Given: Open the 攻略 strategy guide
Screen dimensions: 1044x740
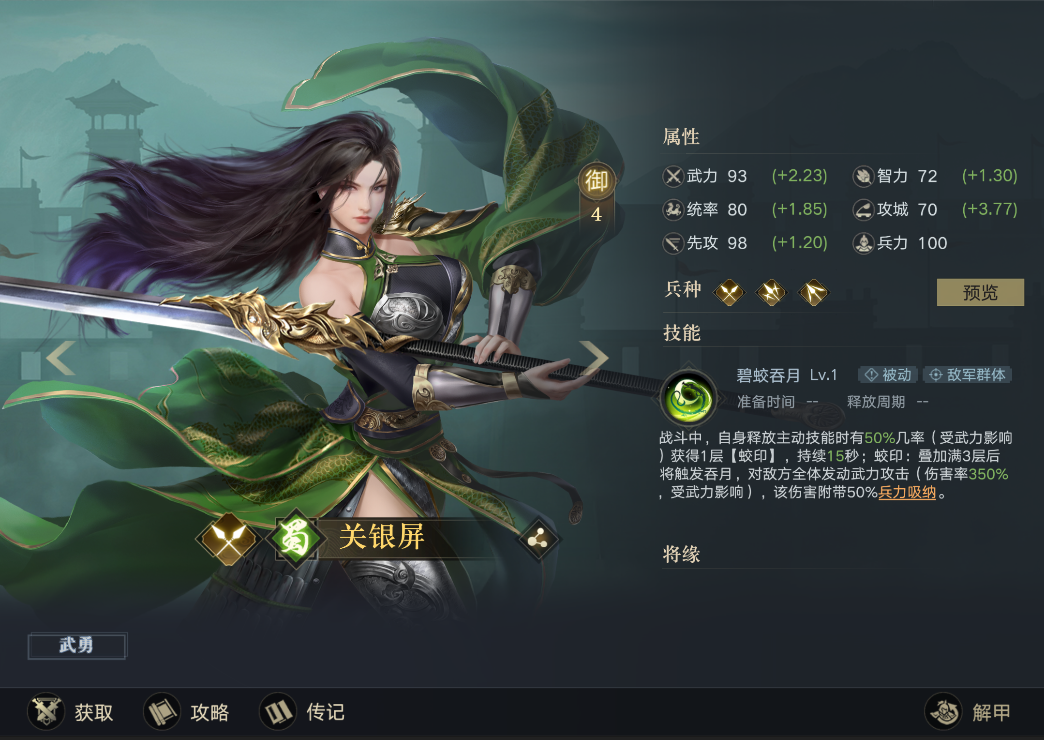Looking at the screenshot, I should tap(187, 712).
